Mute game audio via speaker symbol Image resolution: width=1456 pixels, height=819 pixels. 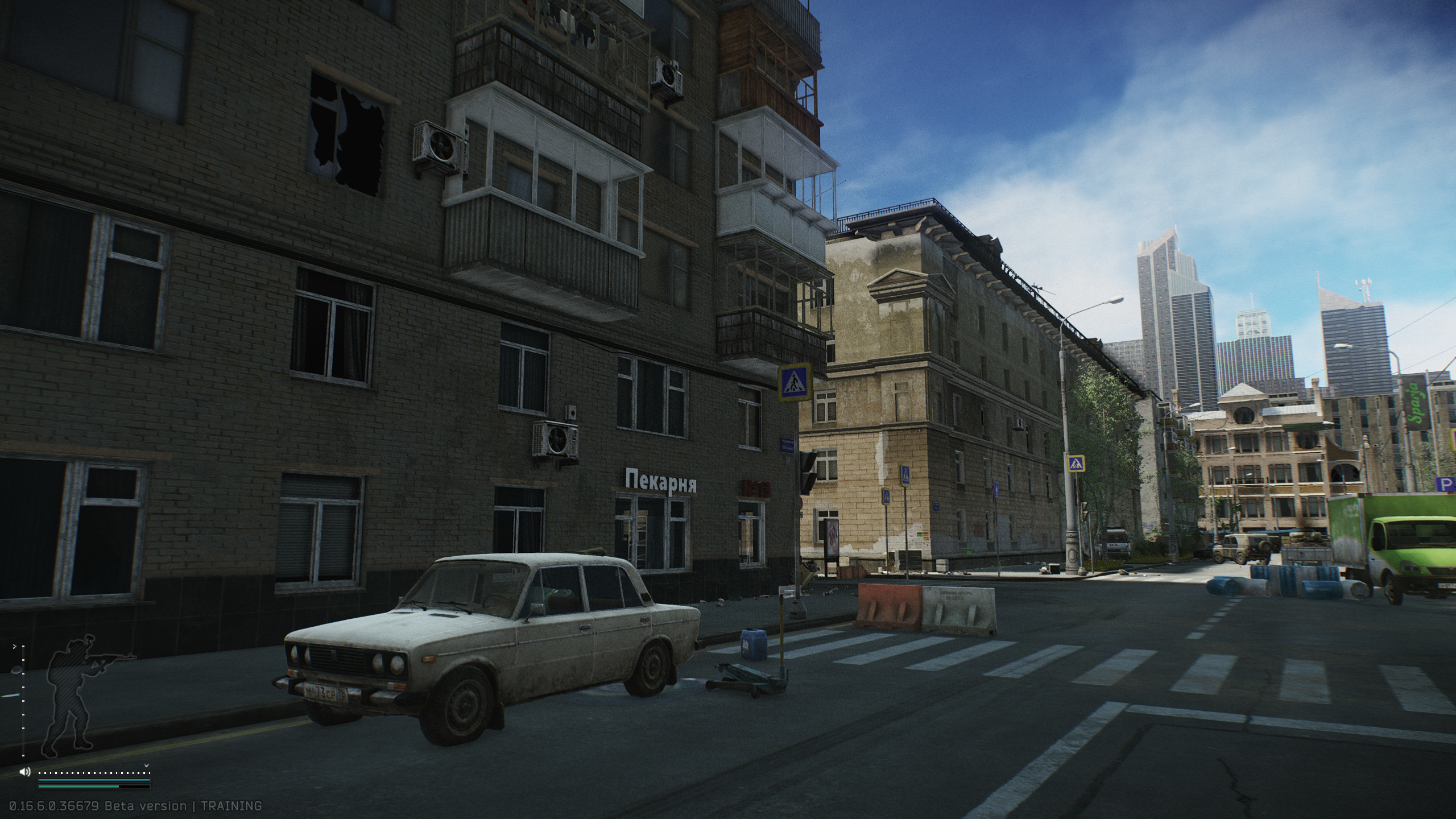(x=24, y=772)
